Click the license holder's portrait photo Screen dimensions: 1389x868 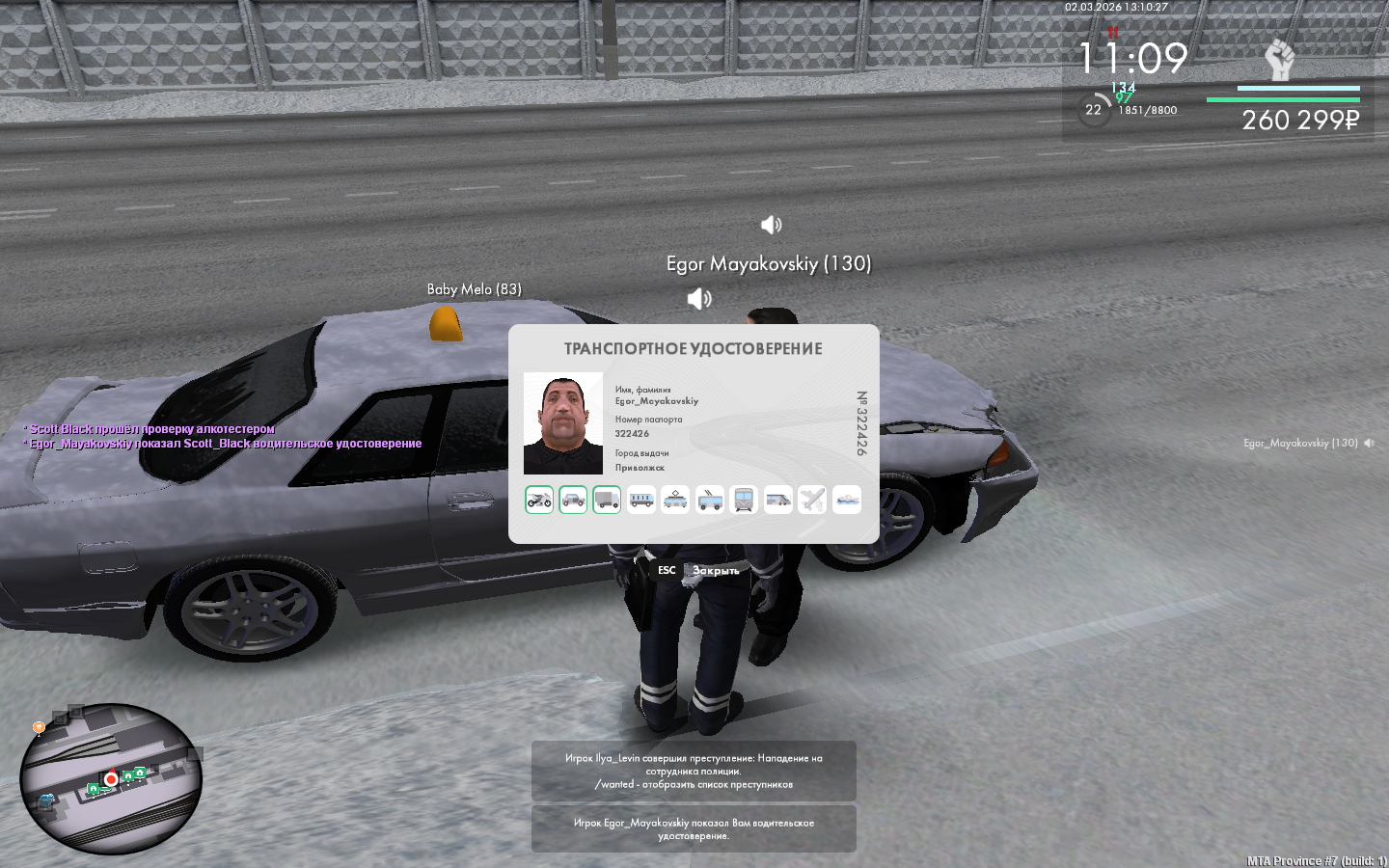click(x=563, y=423)
